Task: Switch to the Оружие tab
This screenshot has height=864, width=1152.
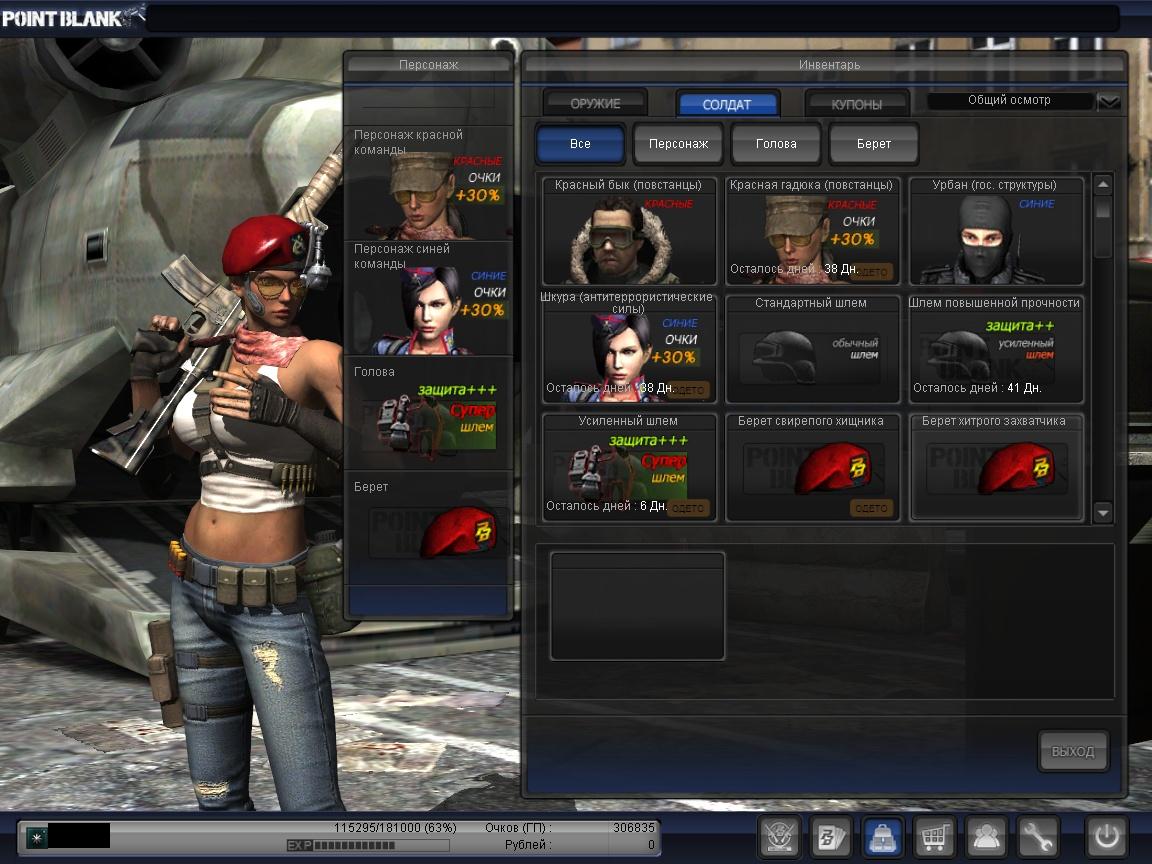Action: coord(595,103)
